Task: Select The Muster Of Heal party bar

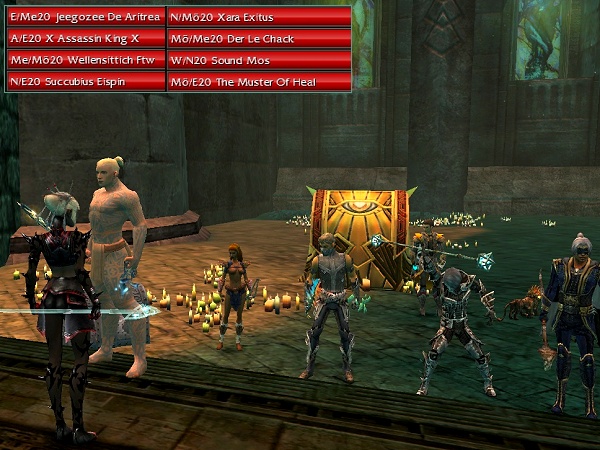Action: pyautogui.click(x=259, y=81)
